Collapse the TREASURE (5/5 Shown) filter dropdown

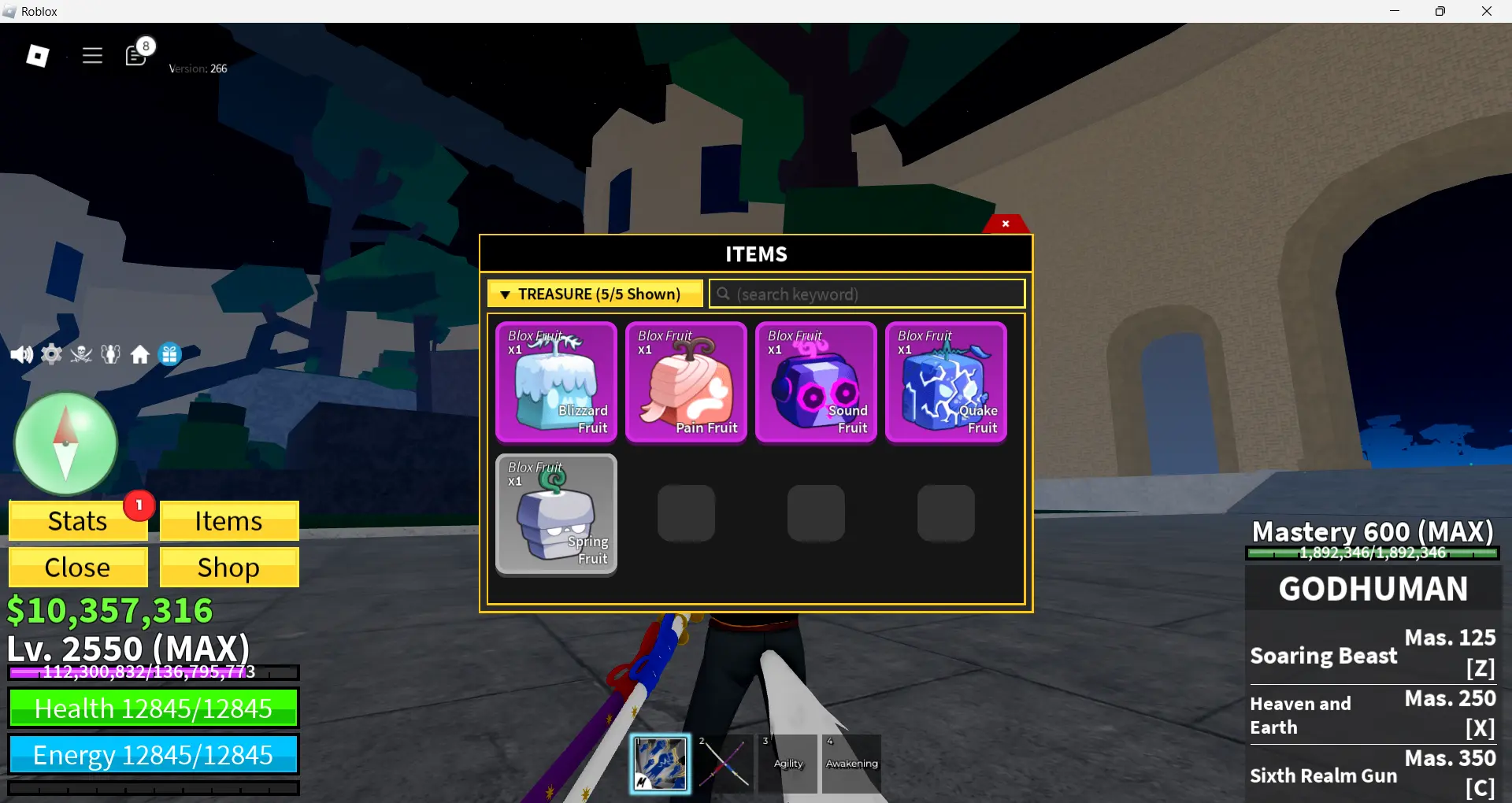tap(595, 293)
